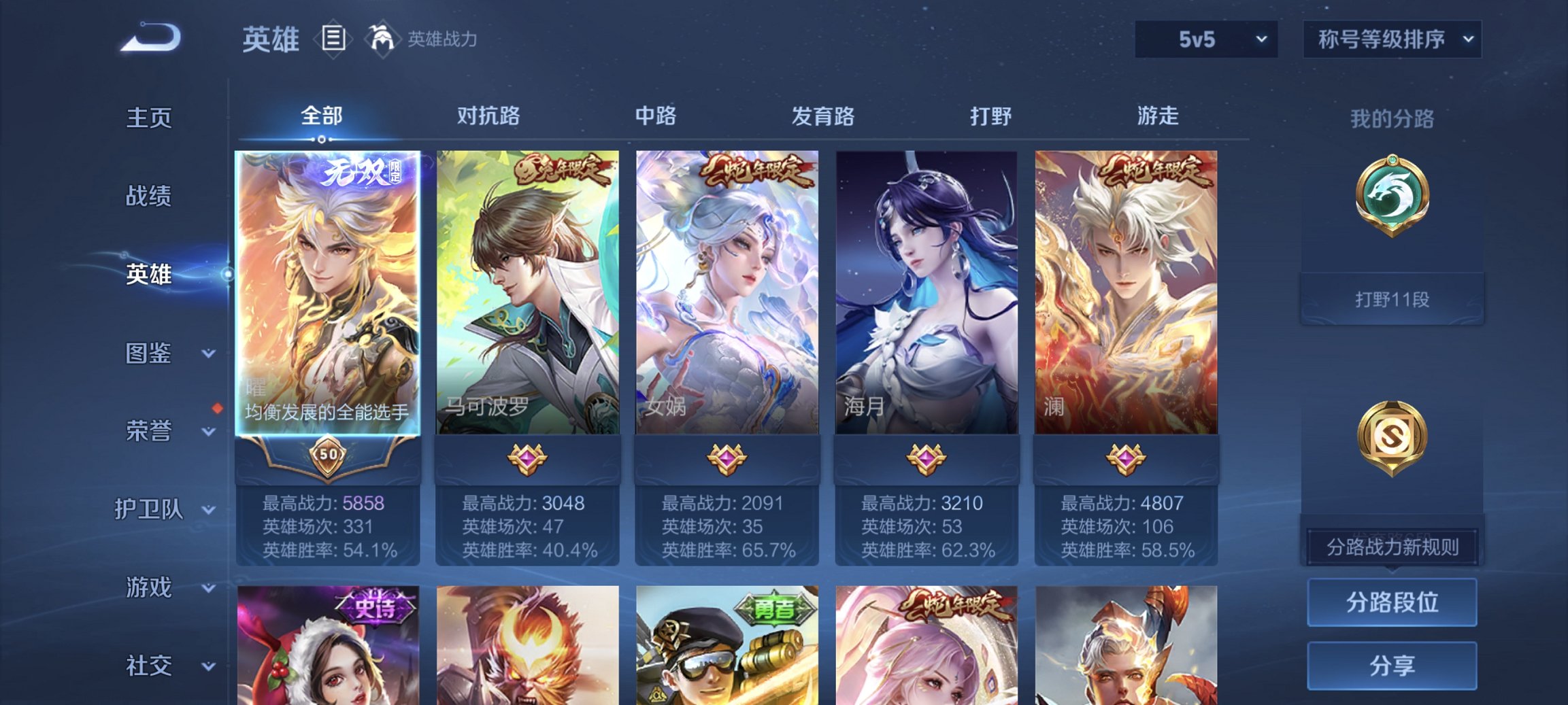Open the 5v5 game mode dropdown
The image size is (1568, 705).
point(1205,39)
